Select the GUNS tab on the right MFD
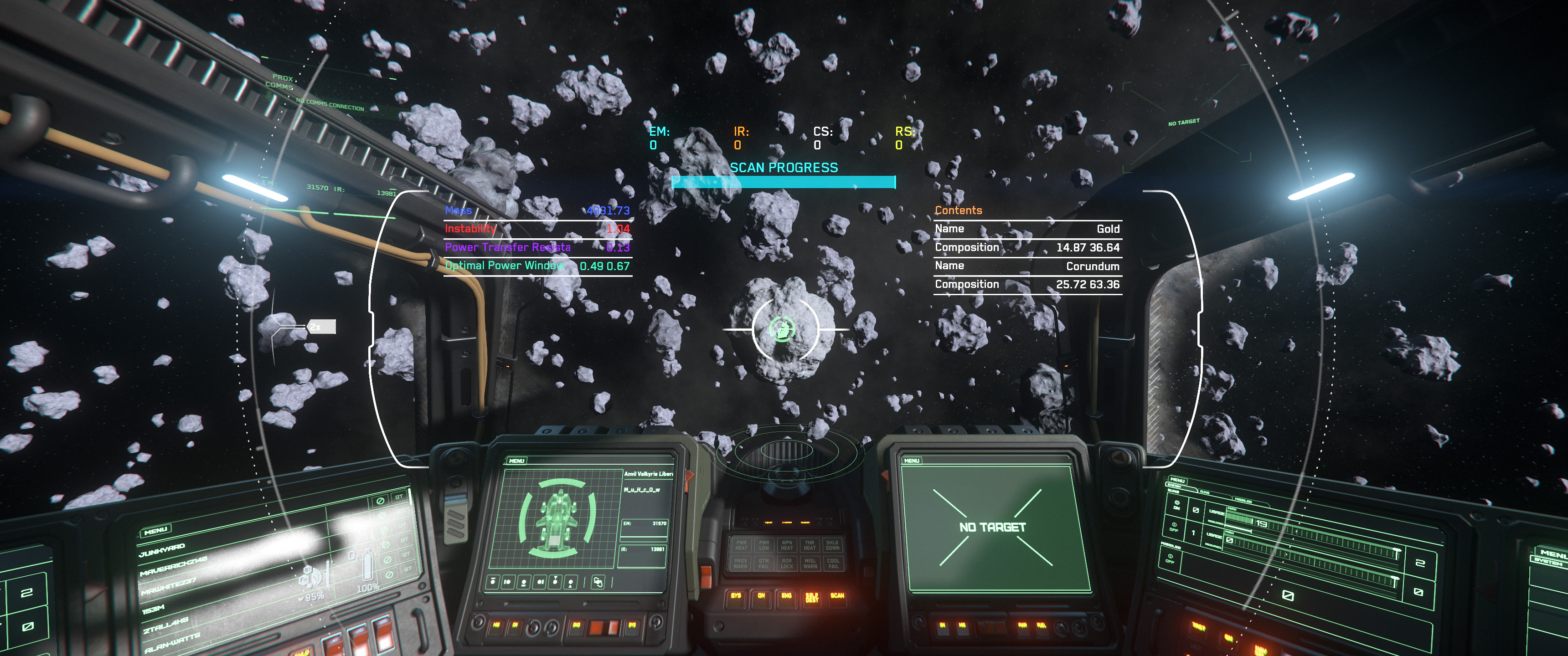This screenshot has height=656, width=1568. tap(1205, 492)
